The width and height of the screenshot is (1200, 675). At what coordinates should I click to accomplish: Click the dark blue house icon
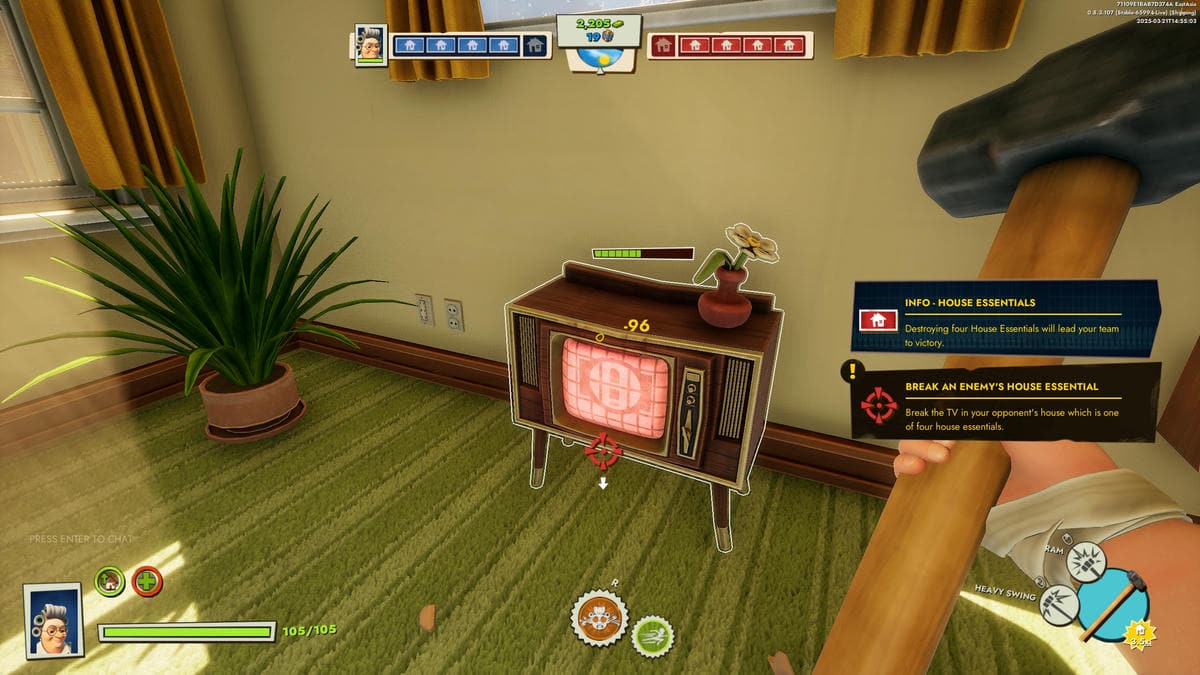click(x=535, y=45)
